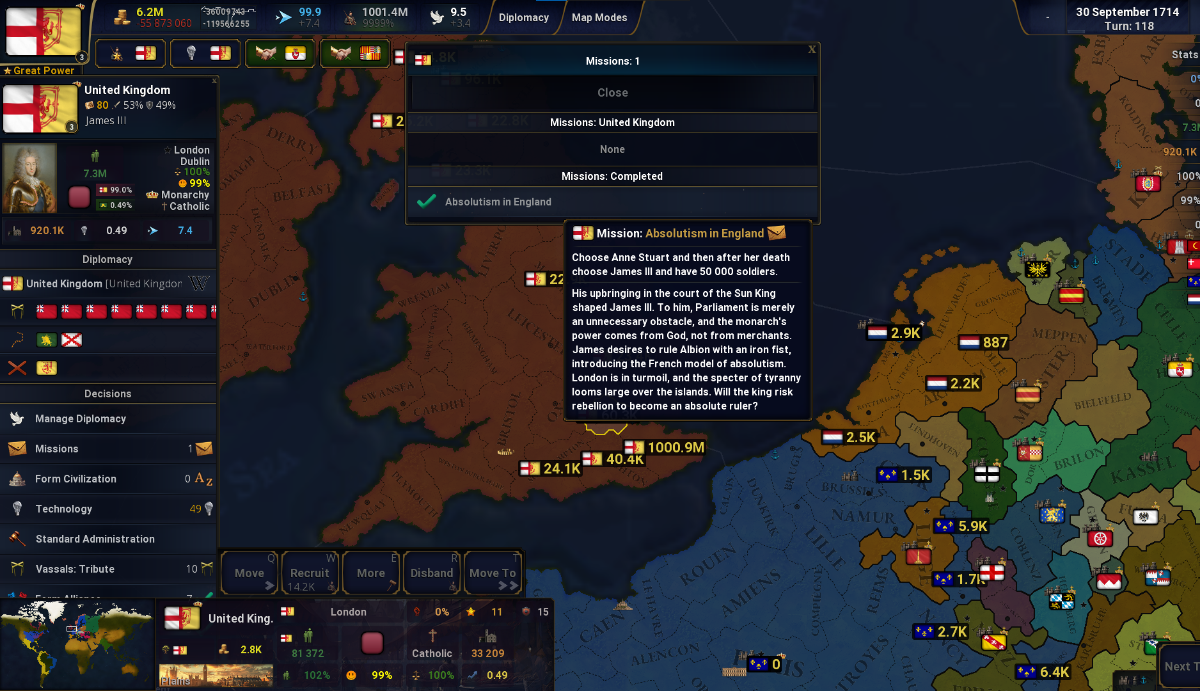Click the Move army button
1200x691 pixels.
click(249, 573)
